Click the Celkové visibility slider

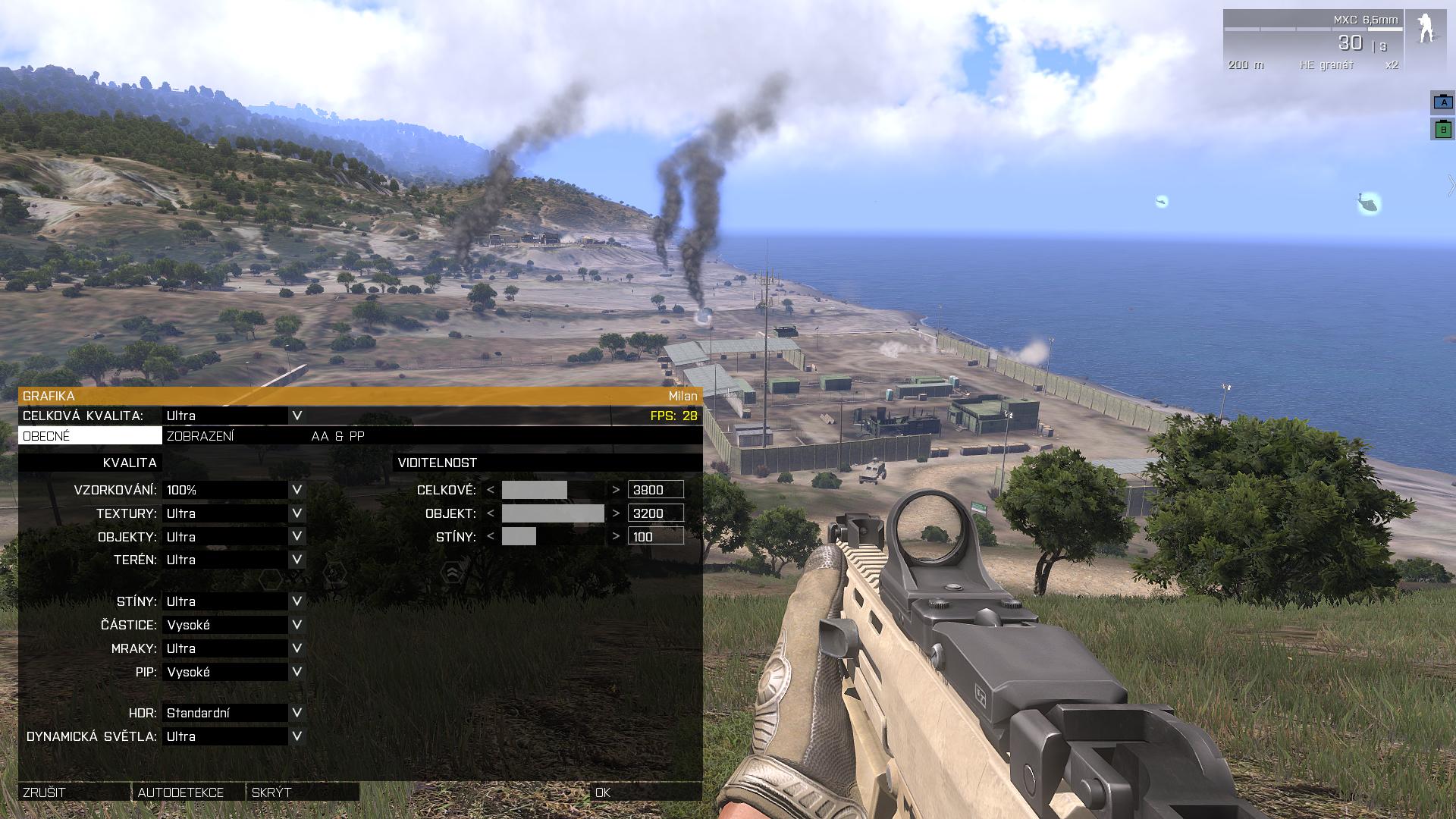click(553, 490)
